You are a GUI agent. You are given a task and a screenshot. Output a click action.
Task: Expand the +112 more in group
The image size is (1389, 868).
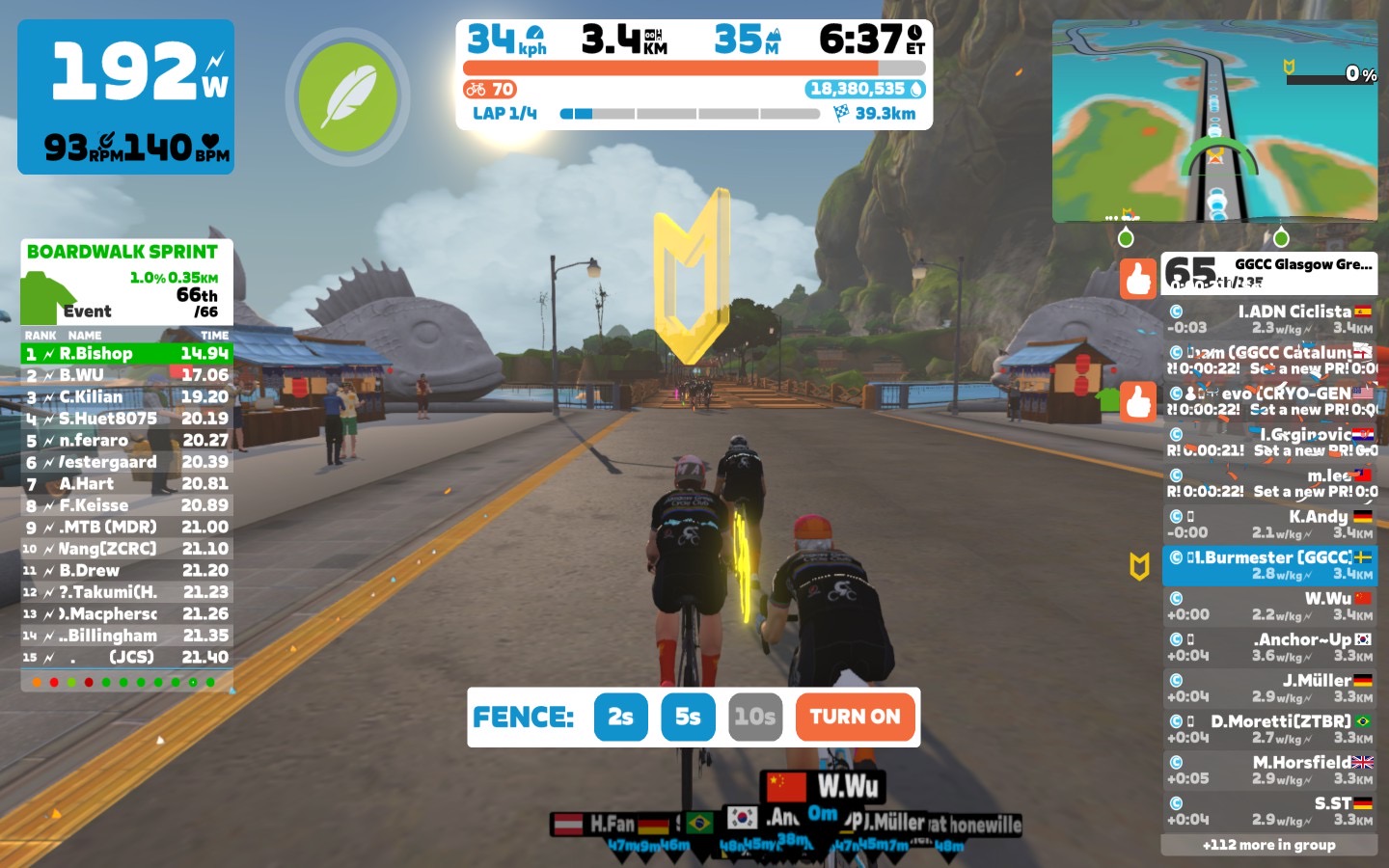click(x=1268, y=845)
